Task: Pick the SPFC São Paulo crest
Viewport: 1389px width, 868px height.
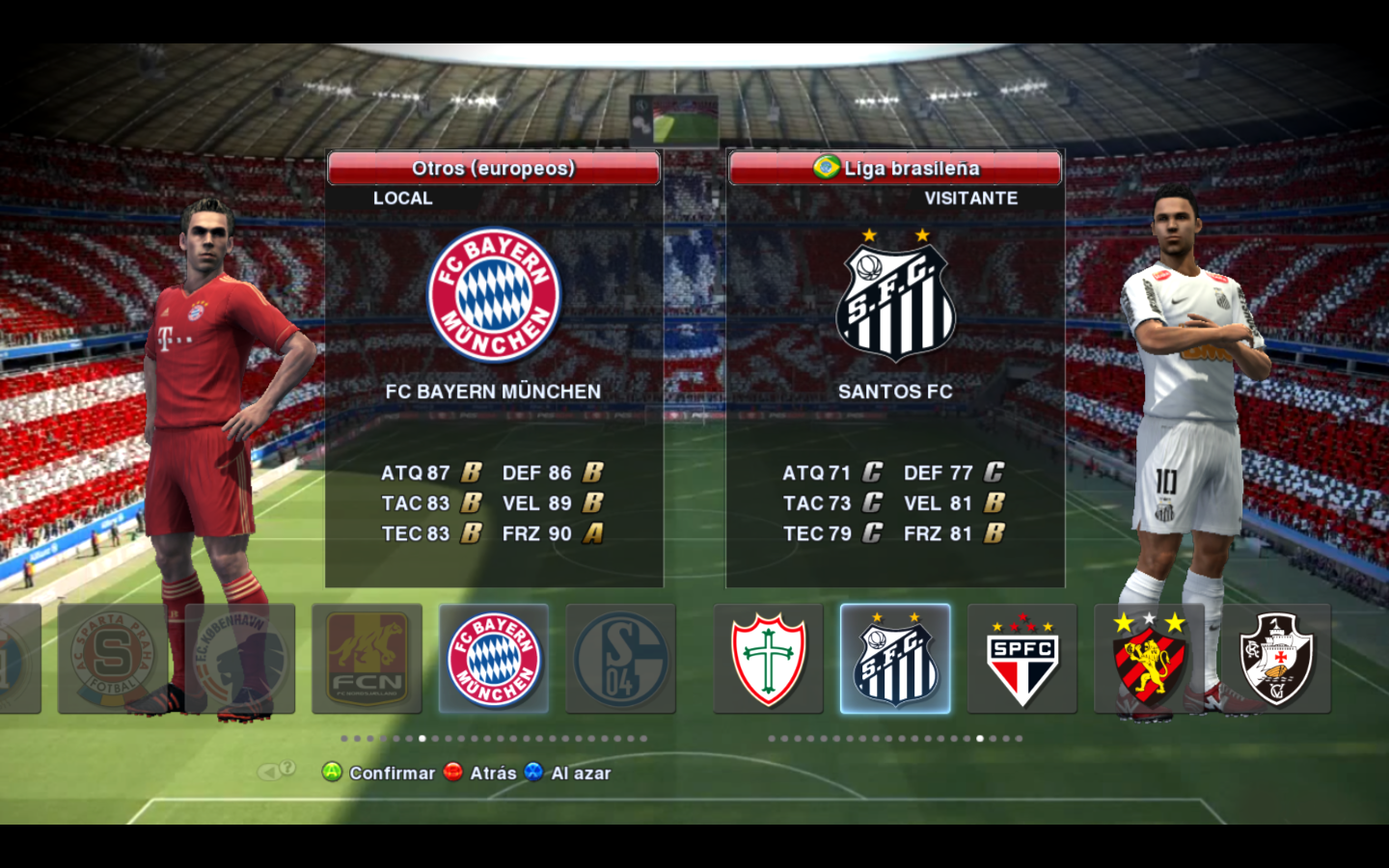Action: click(1021, 659)
